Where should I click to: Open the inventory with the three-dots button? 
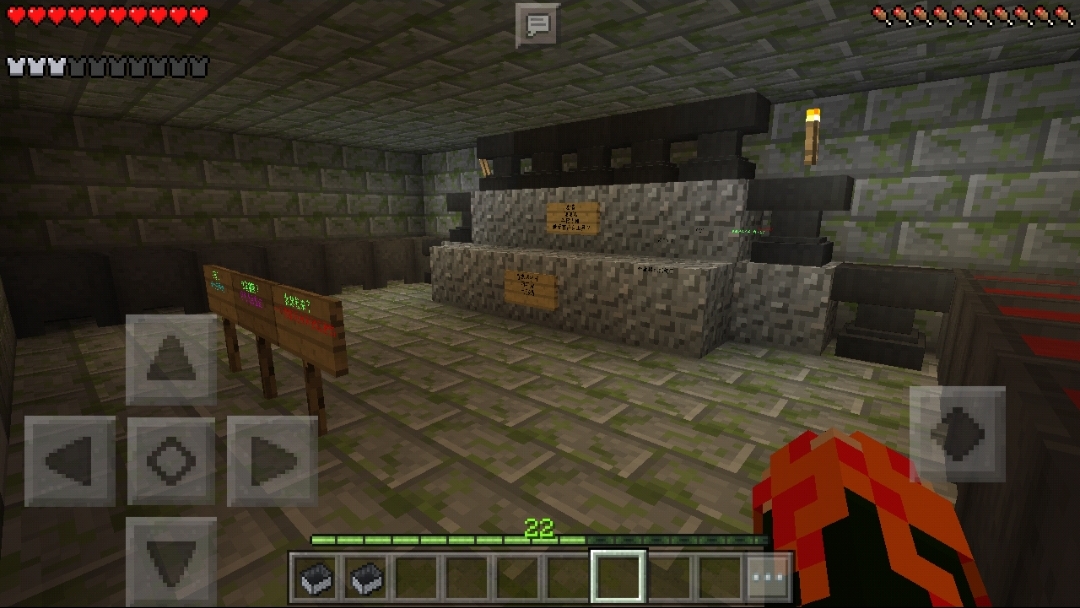click(x=769, y=578)
